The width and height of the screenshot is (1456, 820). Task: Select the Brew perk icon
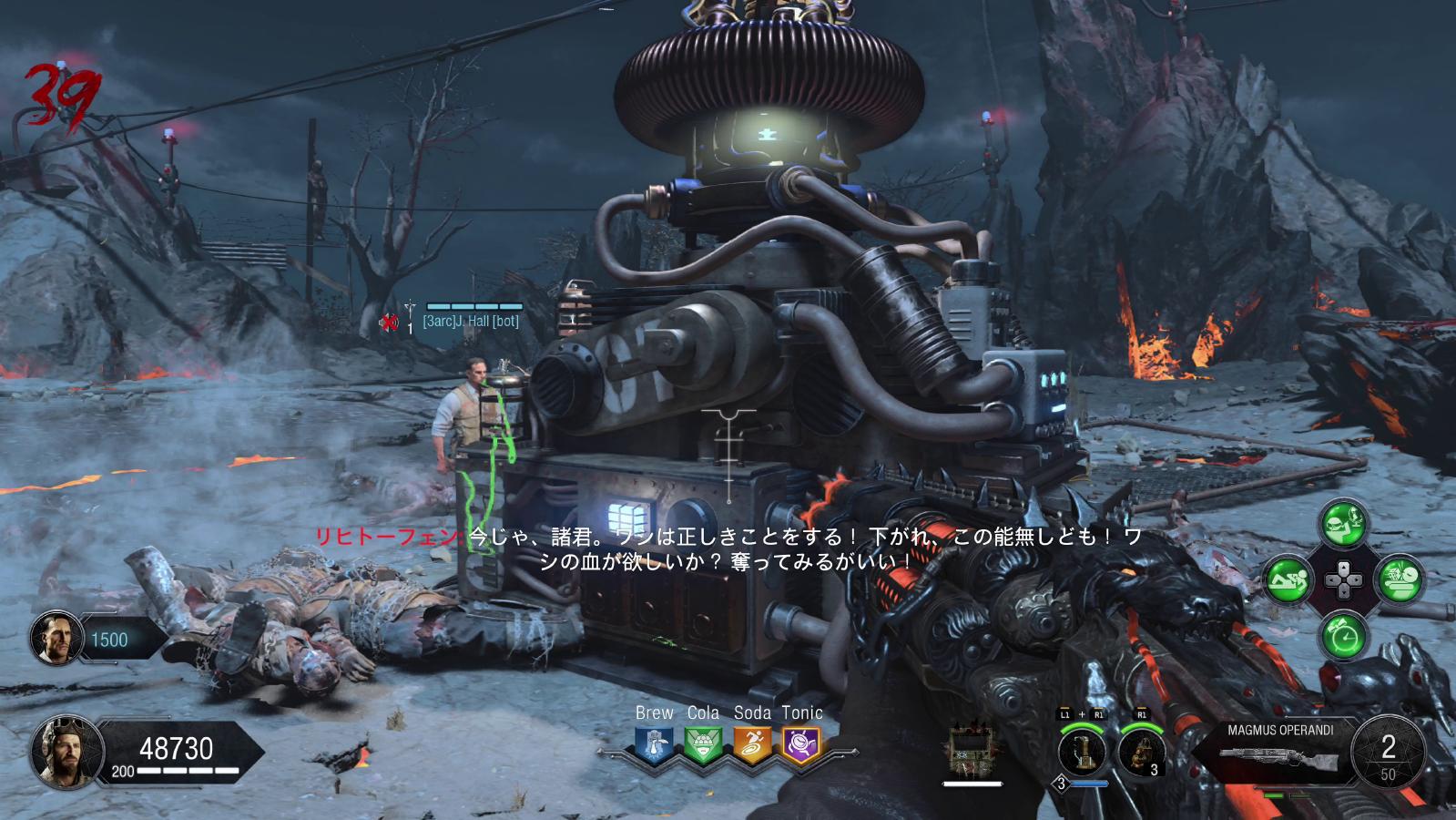click(653, 745)
